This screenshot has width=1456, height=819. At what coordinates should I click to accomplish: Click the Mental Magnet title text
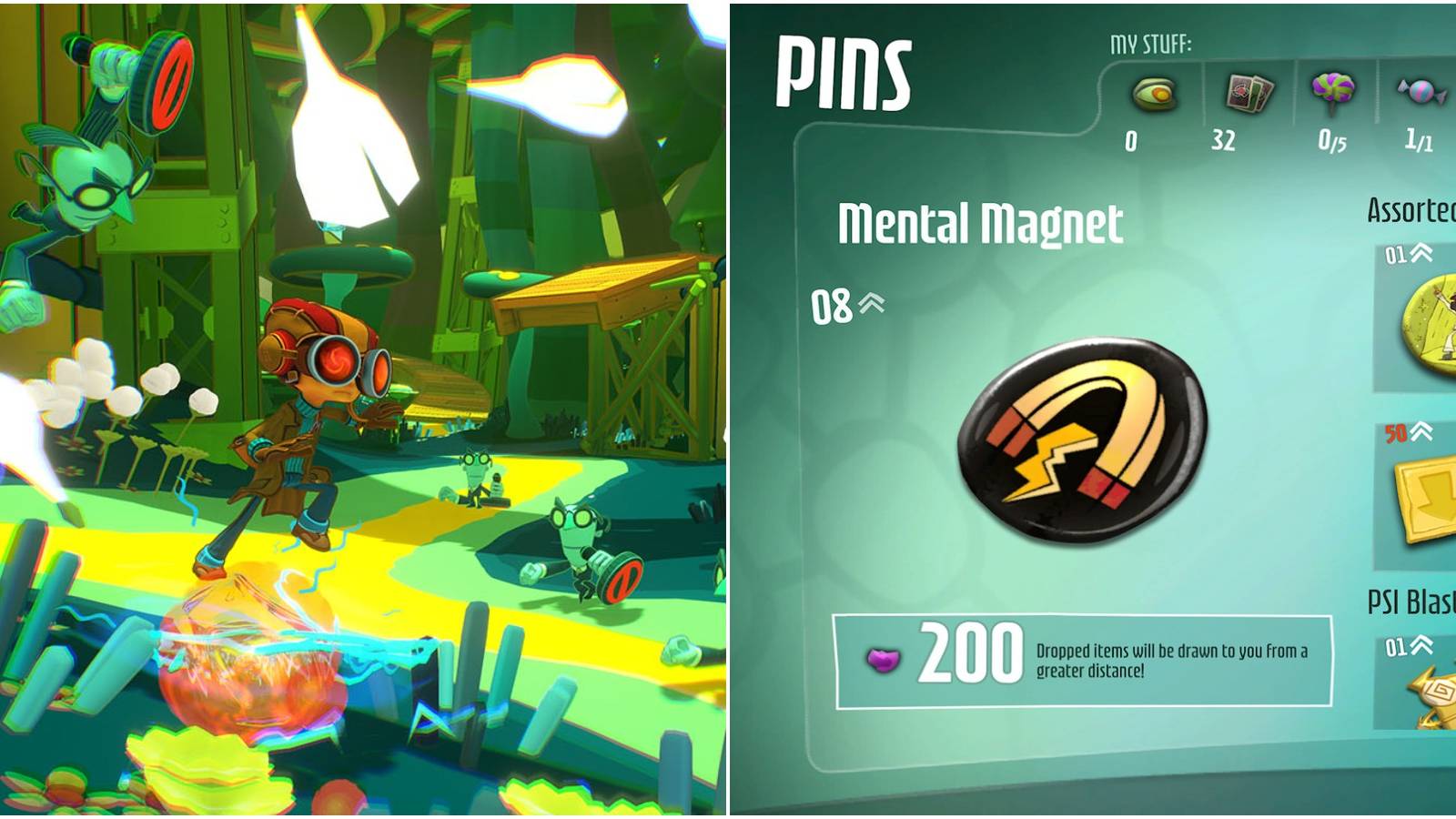coord(983,226)
